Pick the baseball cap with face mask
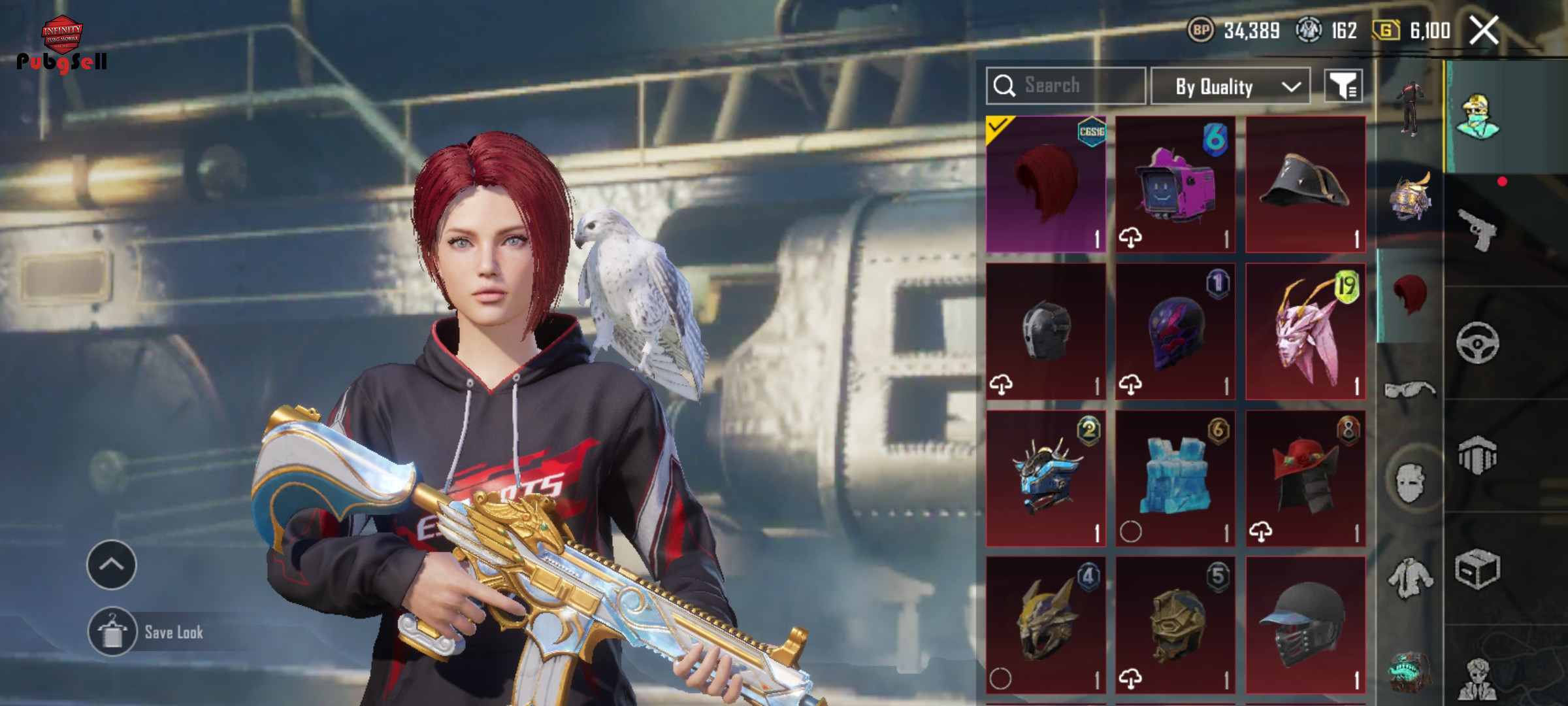 tap(1305, 625)
